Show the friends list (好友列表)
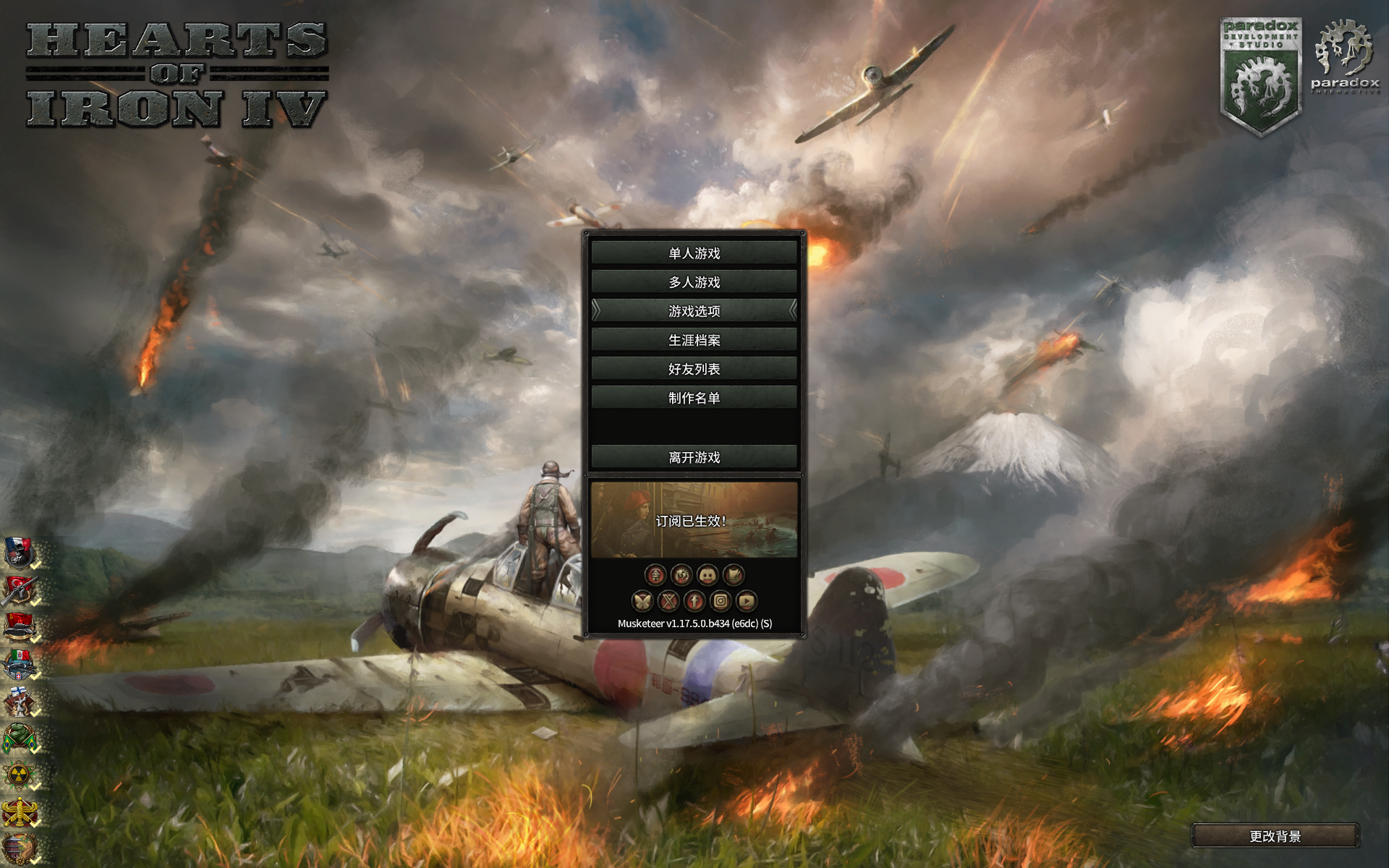This screenshot has width=1389, height=868. pos(694,369)
